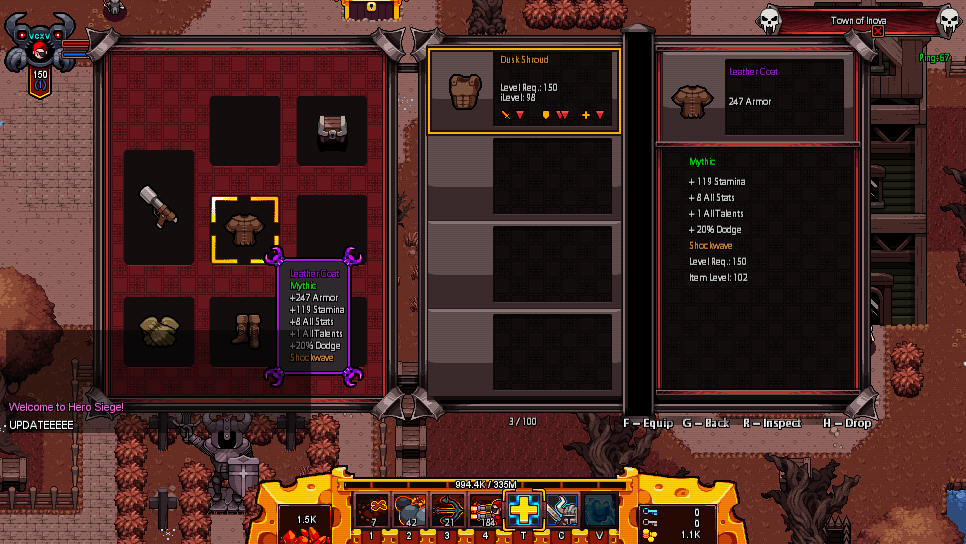Select the equipped leather boots slot
Viewport: 966px width, 544px height.
(x=245, y=331)
